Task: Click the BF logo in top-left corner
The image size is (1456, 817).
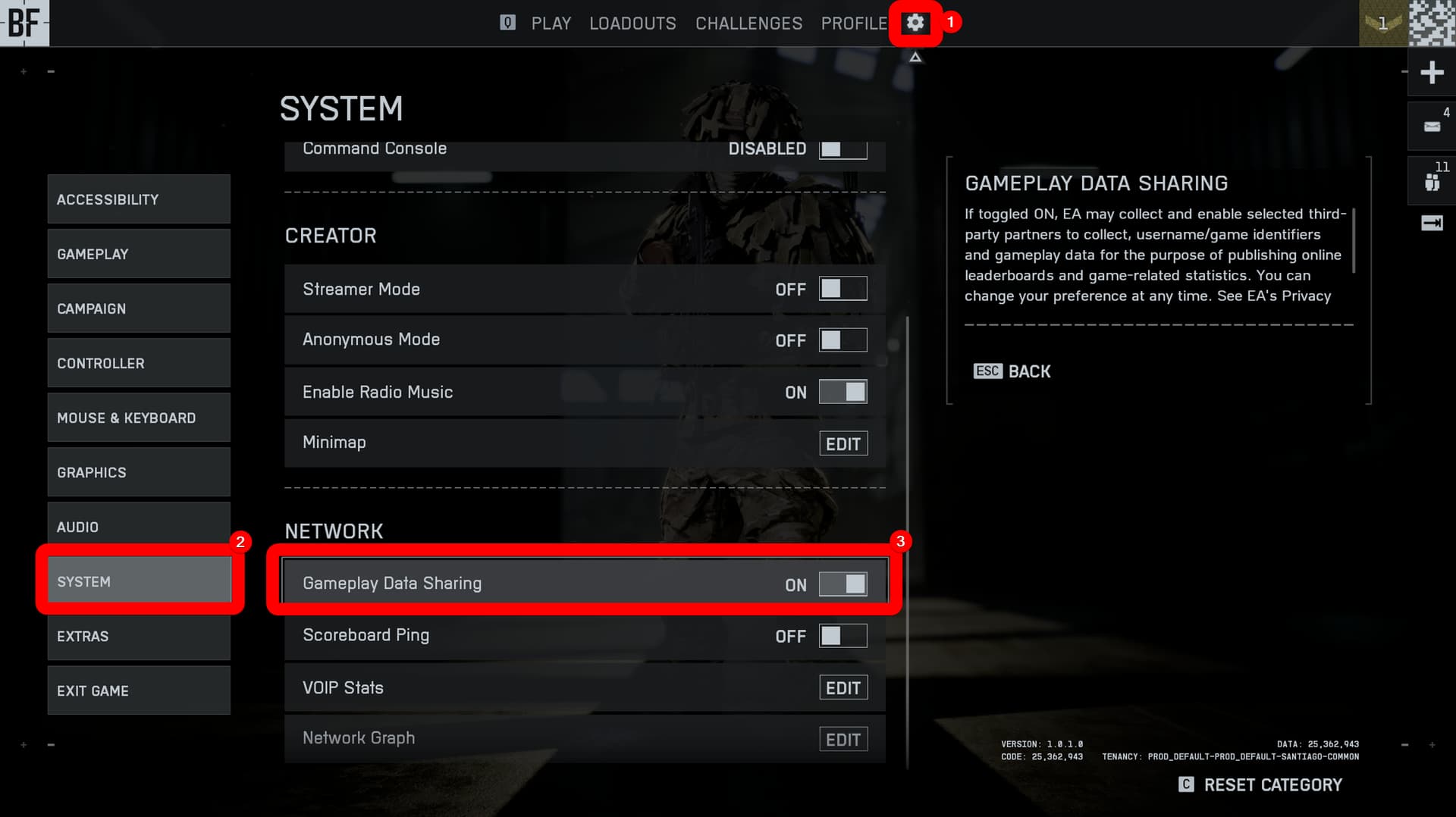Action: (x=24, y=23)
